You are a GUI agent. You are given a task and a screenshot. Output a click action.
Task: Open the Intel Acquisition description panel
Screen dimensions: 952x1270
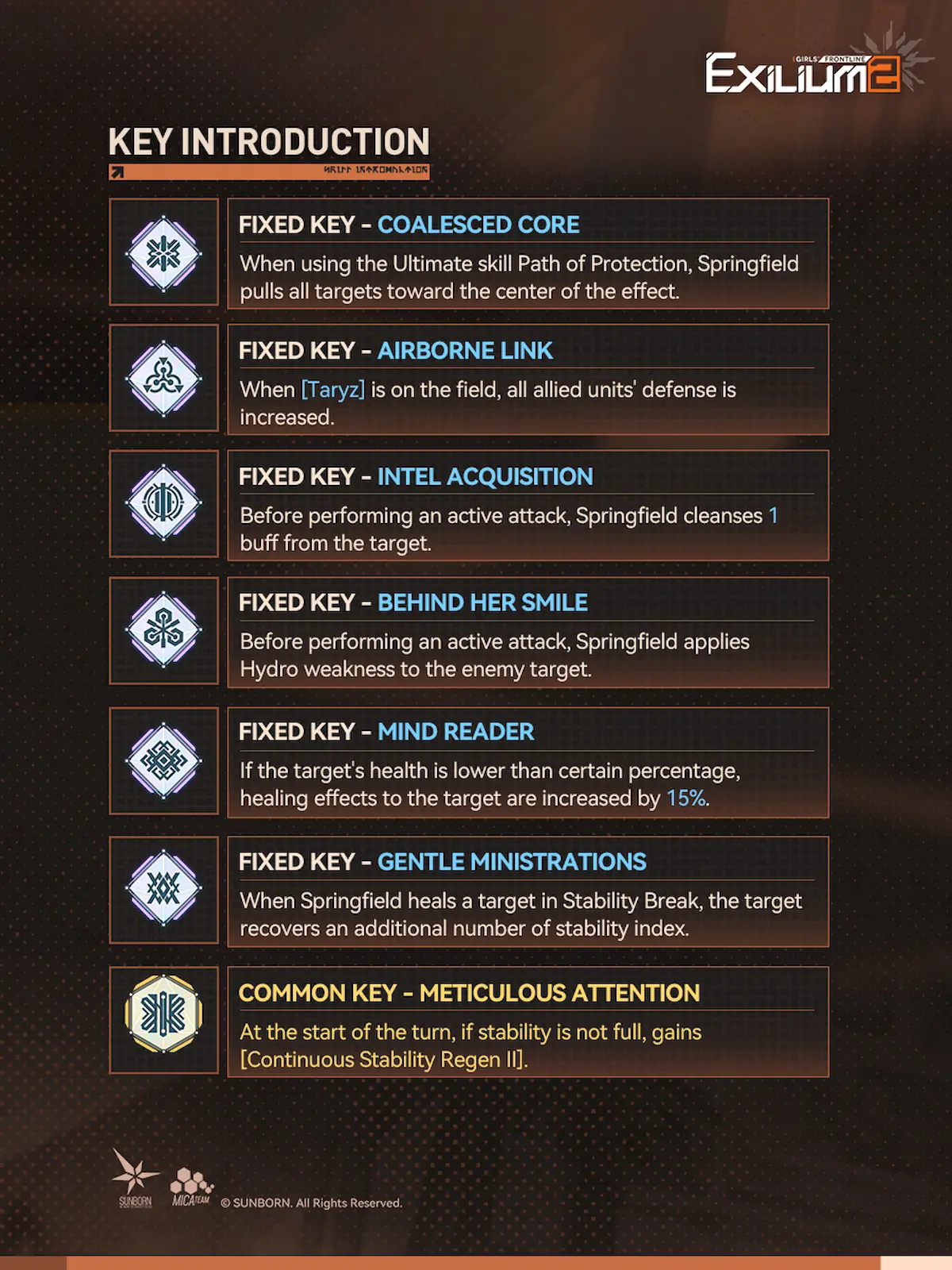pos(528,506)
